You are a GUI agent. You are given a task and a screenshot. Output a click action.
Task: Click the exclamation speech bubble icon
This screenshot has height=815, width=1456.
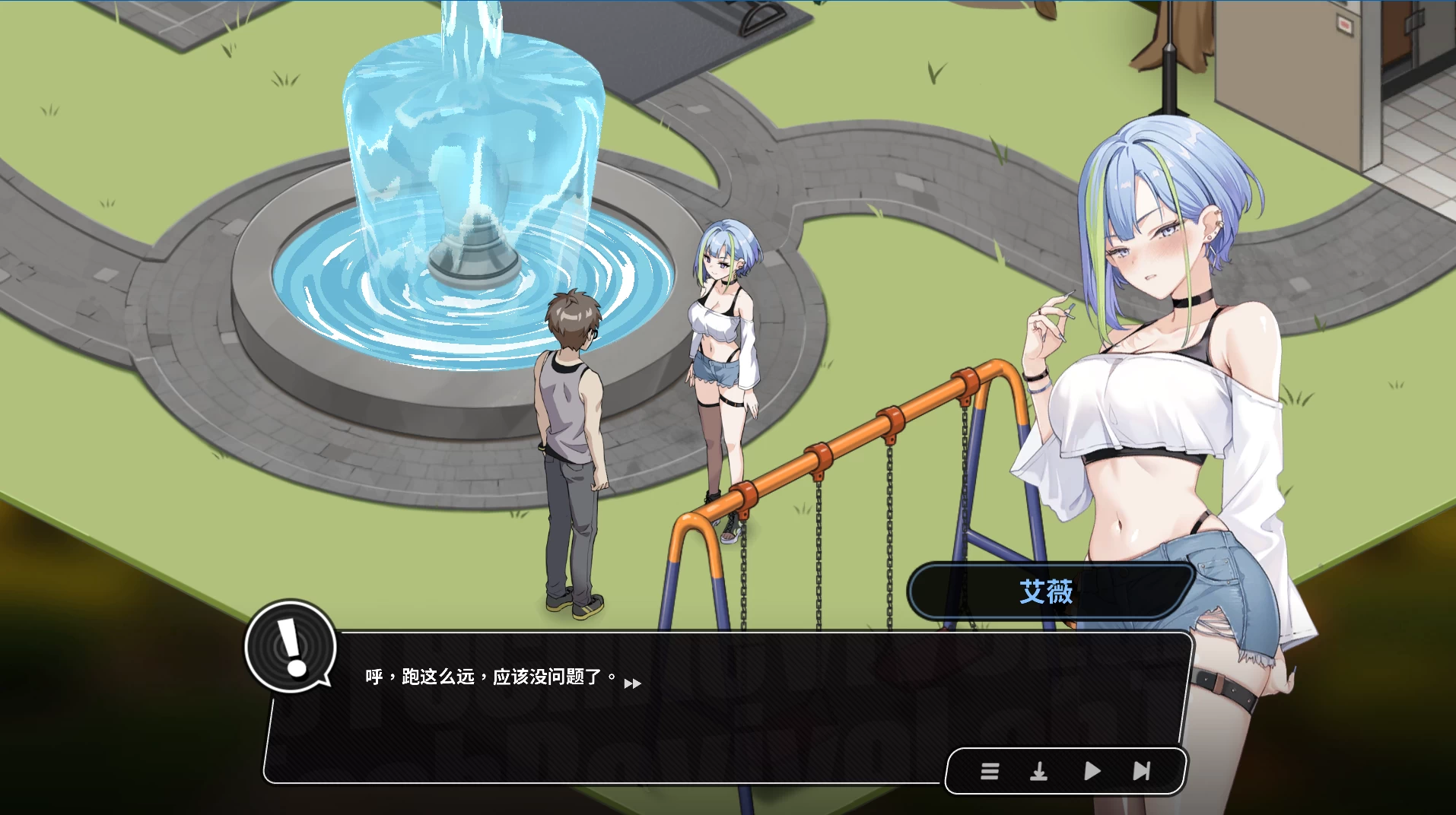[x=291, y=647]
